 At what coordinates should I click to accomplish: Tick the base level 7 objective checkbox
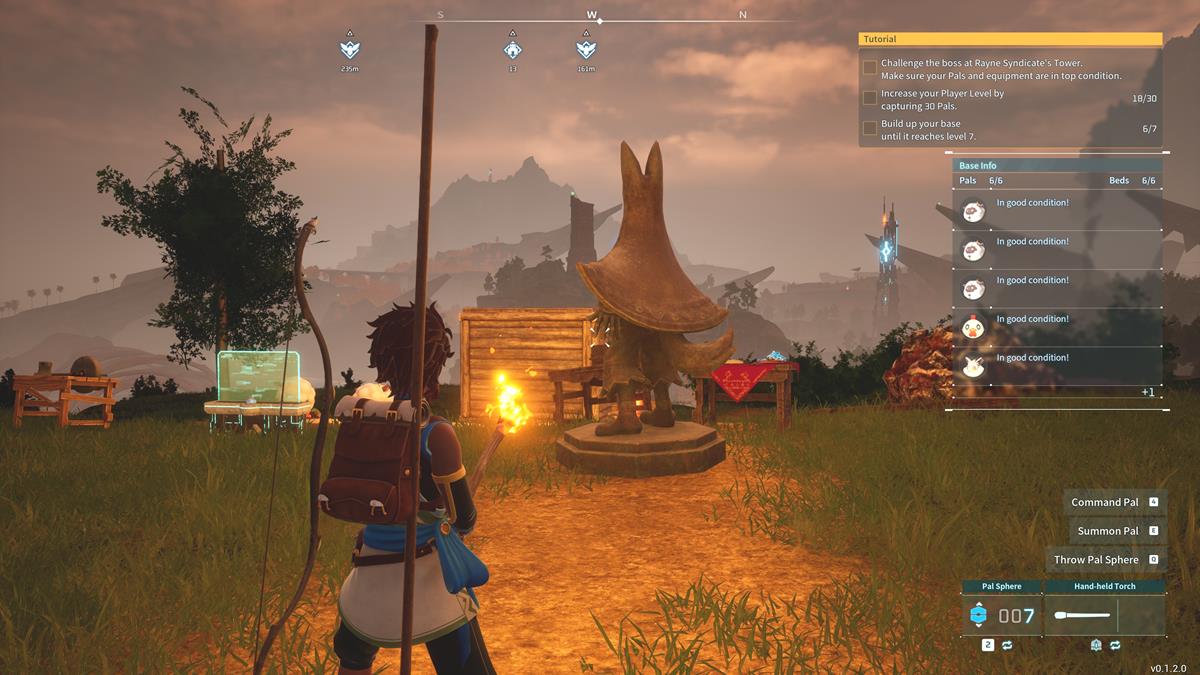coord(870,128)
